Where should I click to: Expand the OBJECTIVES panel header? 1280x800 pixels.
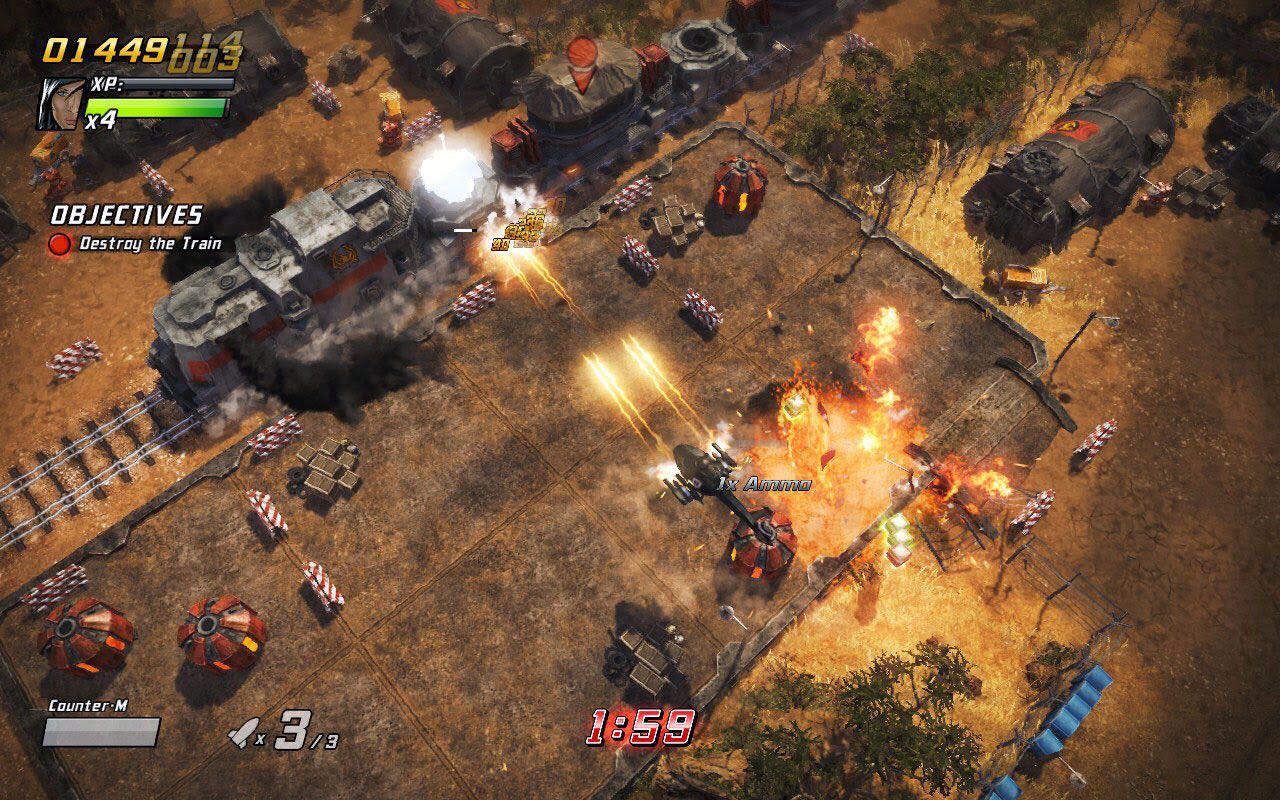126,213
